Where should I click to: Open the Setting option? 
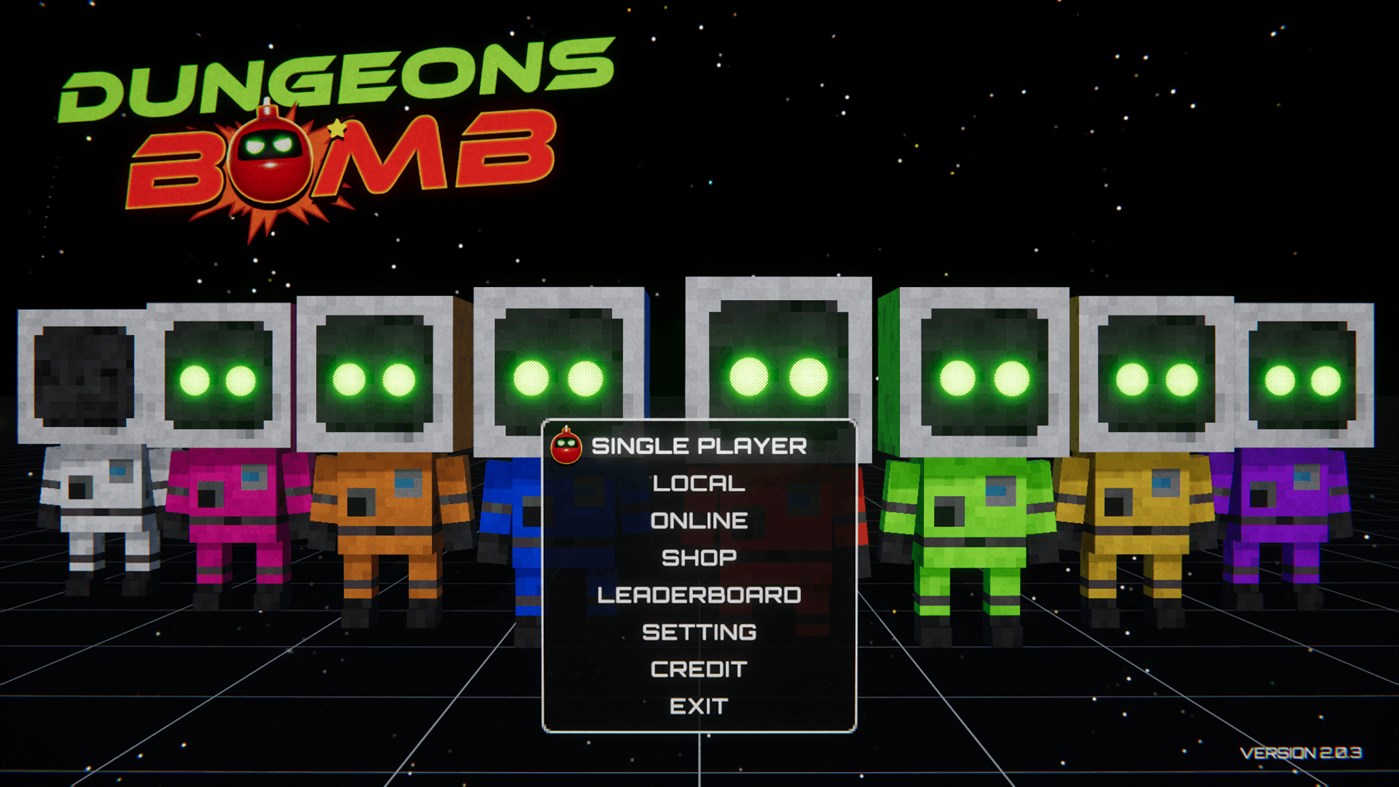699,631
